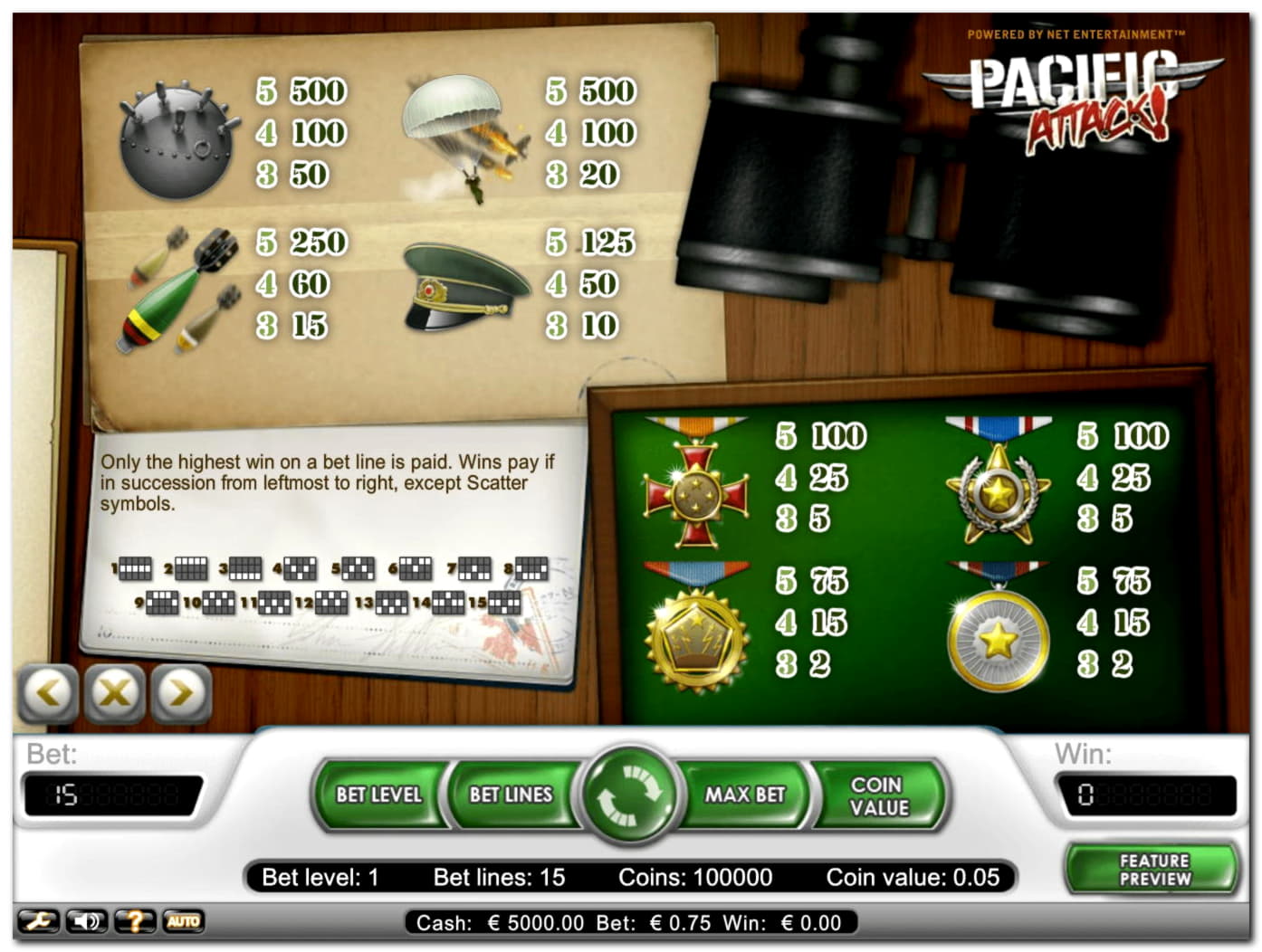1262x952 pixels.
Task: Toggle sound with the speaker icon
Action: tap(88, 922)
